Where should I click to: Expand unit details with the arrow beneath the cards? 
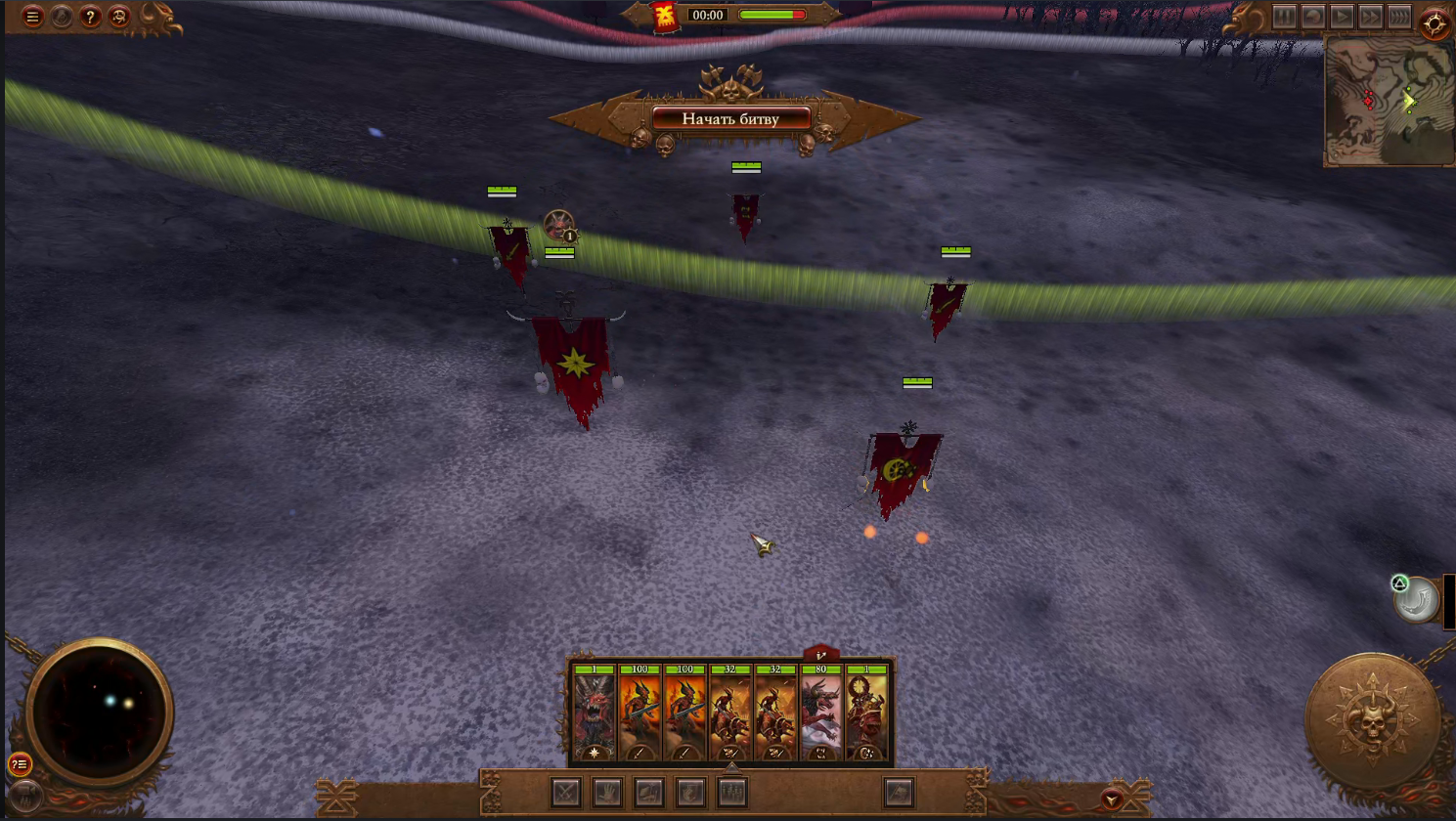click(x=732, y=769)
